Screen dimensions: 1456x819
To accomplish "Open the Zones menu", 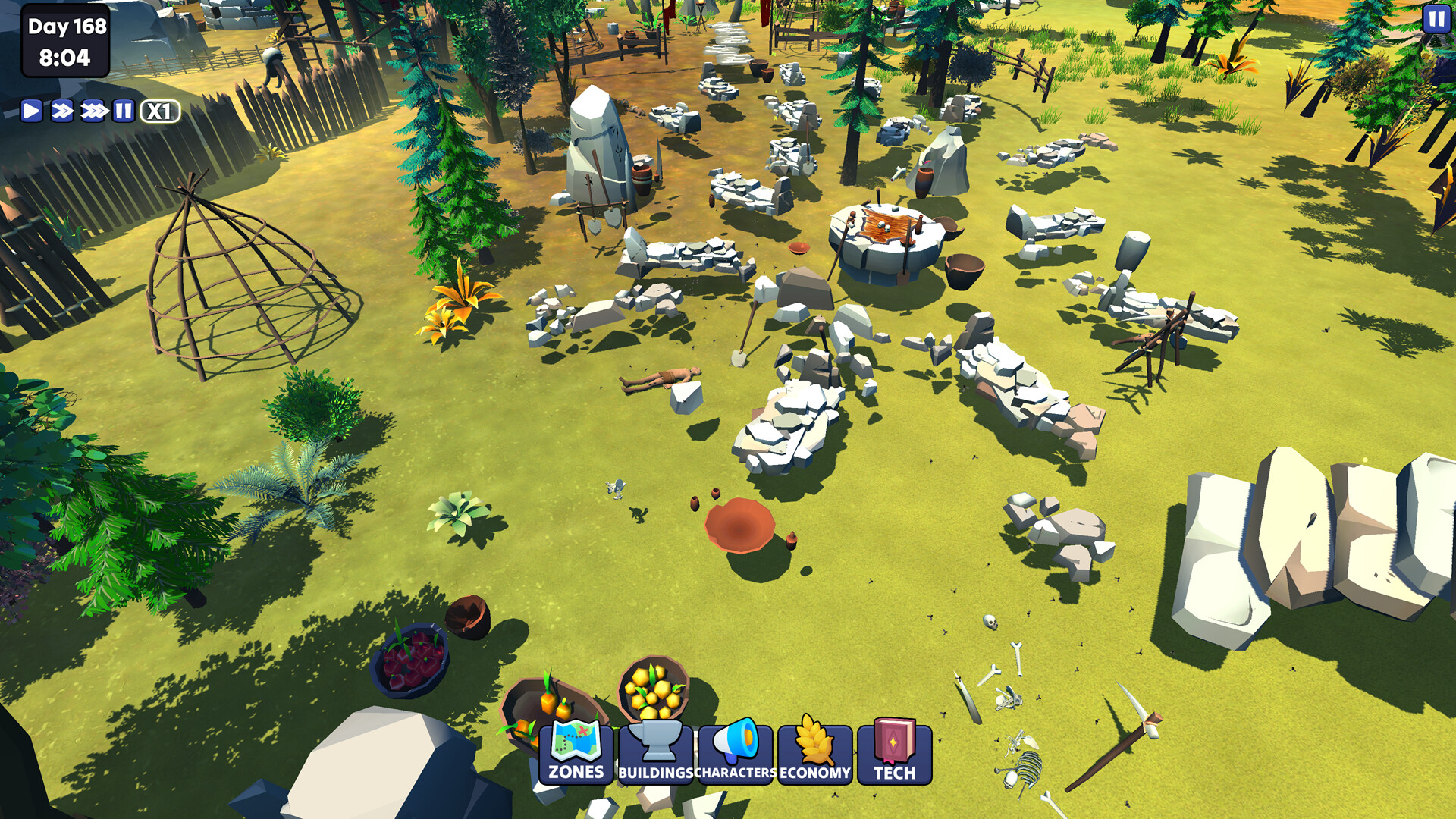I will [576, 752].
